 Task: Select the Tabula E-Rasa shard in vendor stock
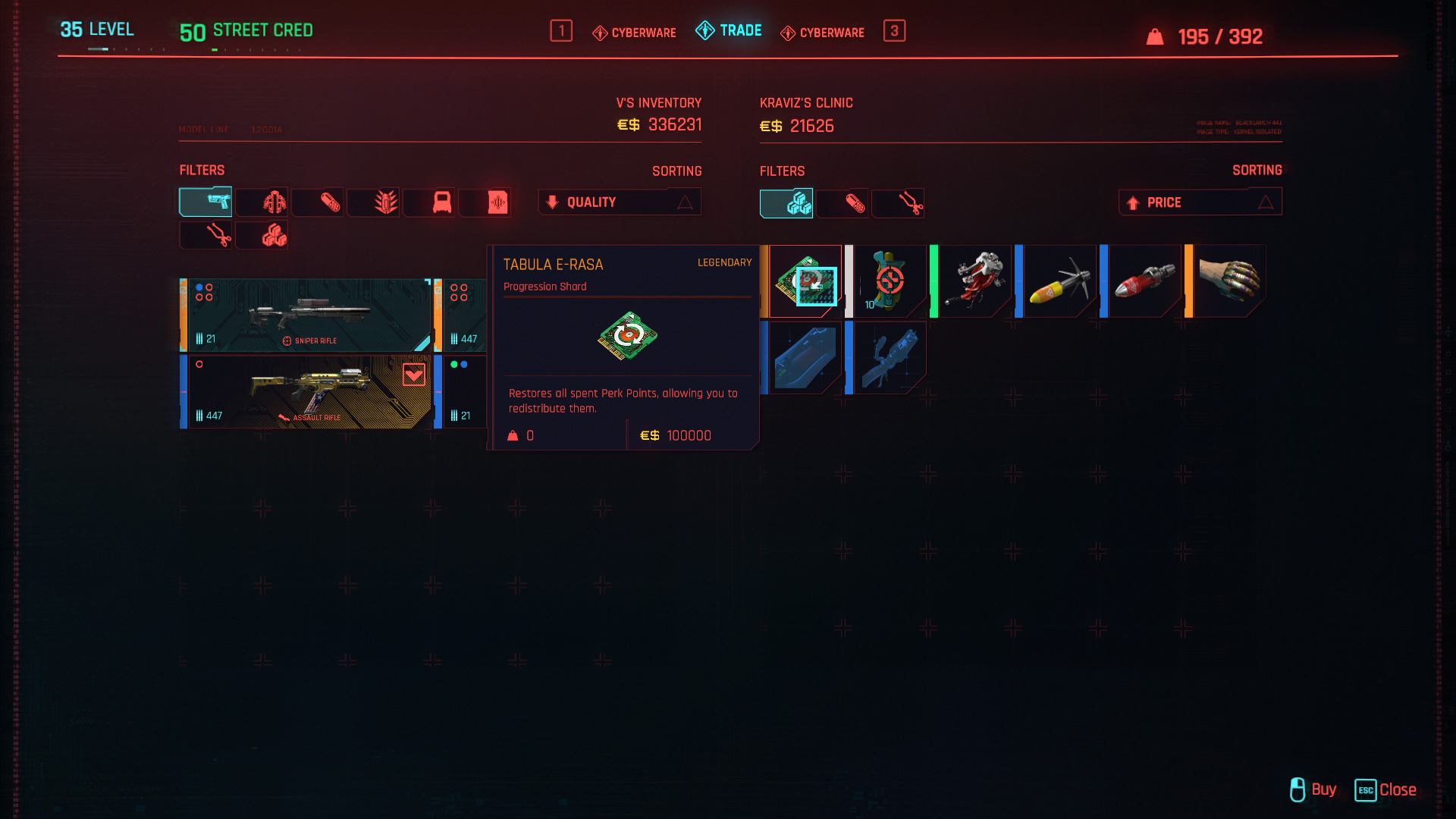(805, 281)
